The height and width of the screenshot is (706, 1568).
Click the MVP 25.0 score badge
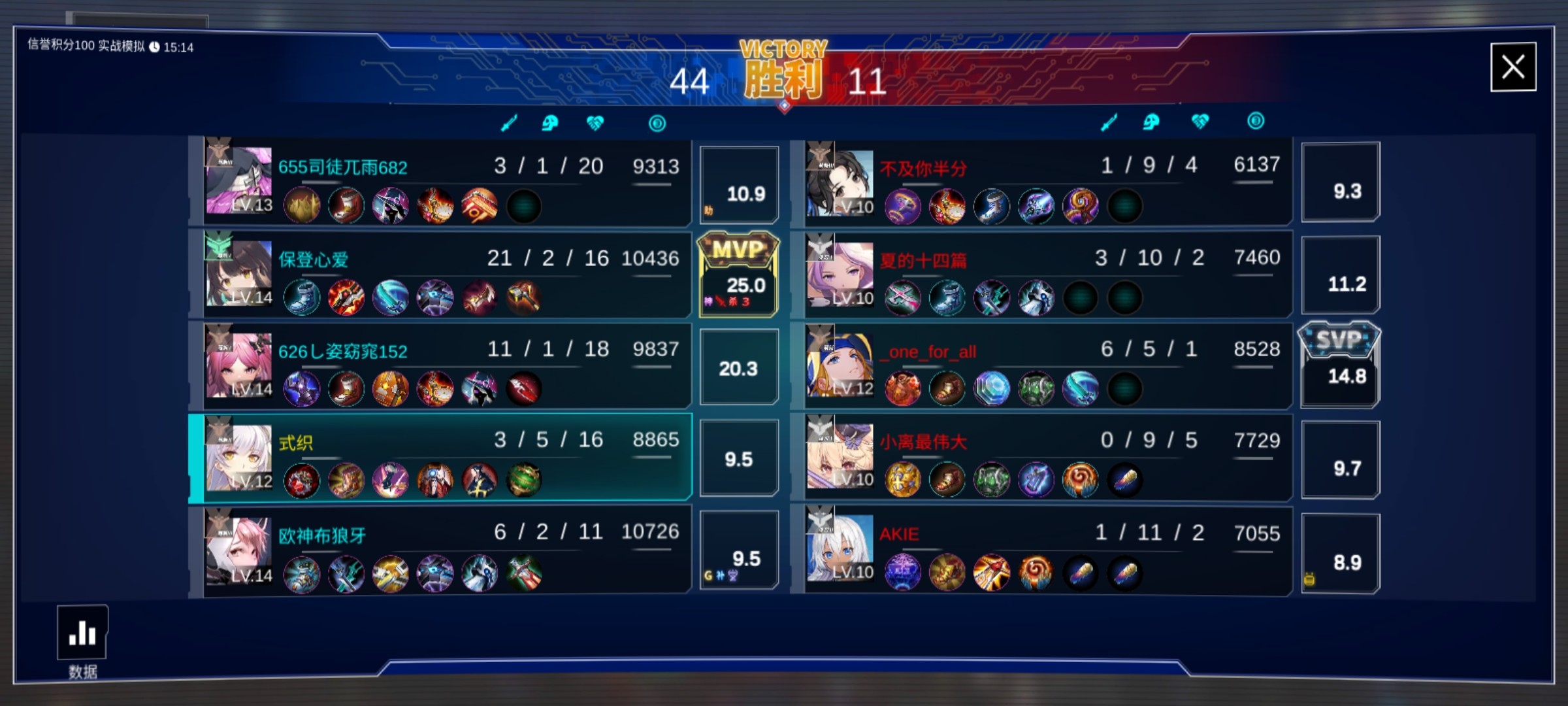(739, 275)
